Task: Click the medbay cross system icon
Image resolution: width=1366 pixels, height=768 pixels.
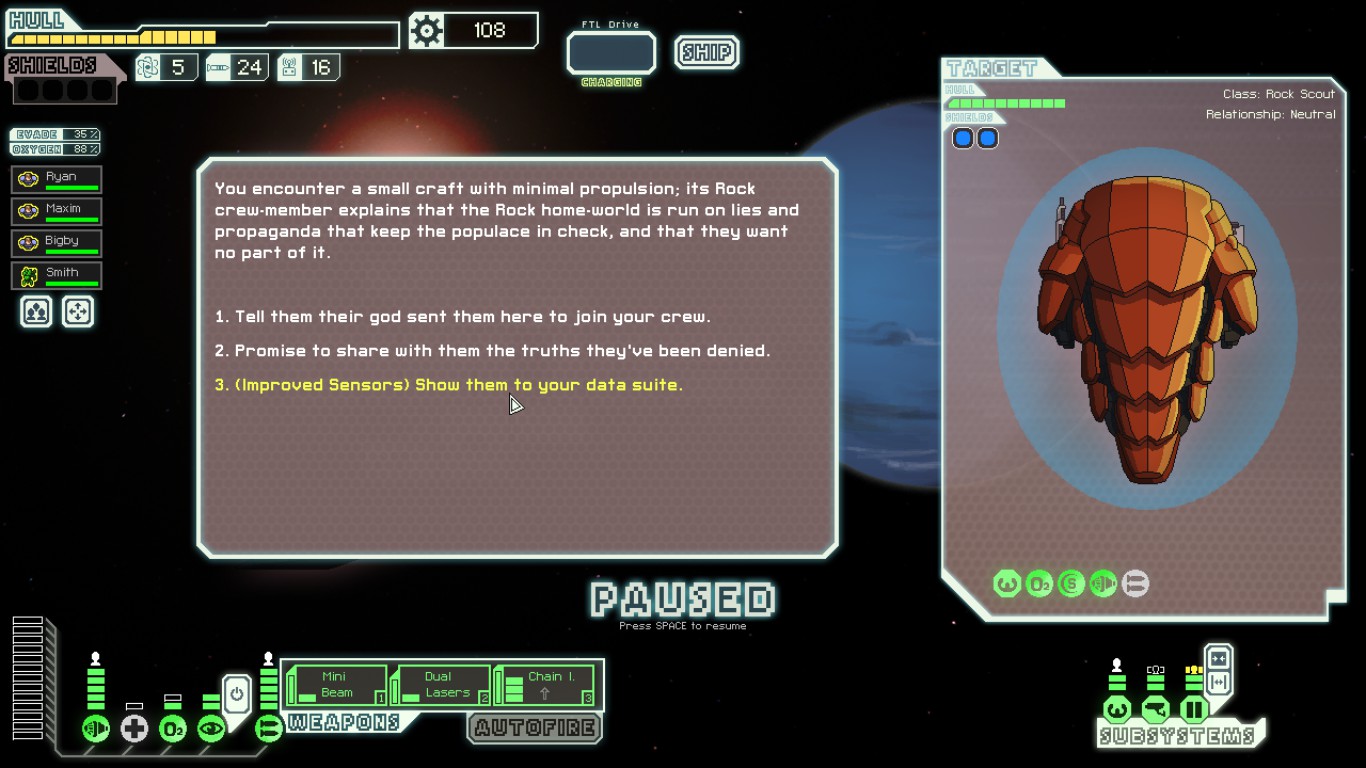Action: point(134,729)
